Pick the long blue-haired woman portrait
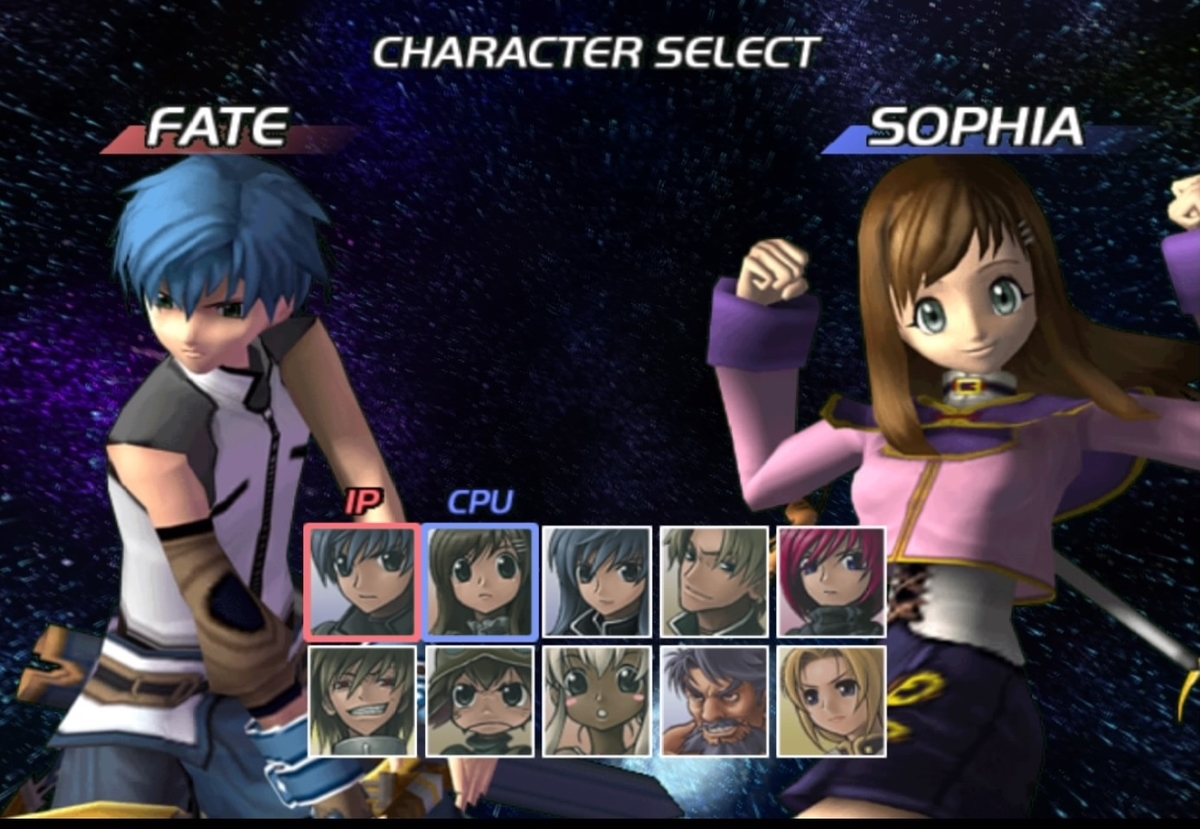The image size is (1200, 829). 597,582
